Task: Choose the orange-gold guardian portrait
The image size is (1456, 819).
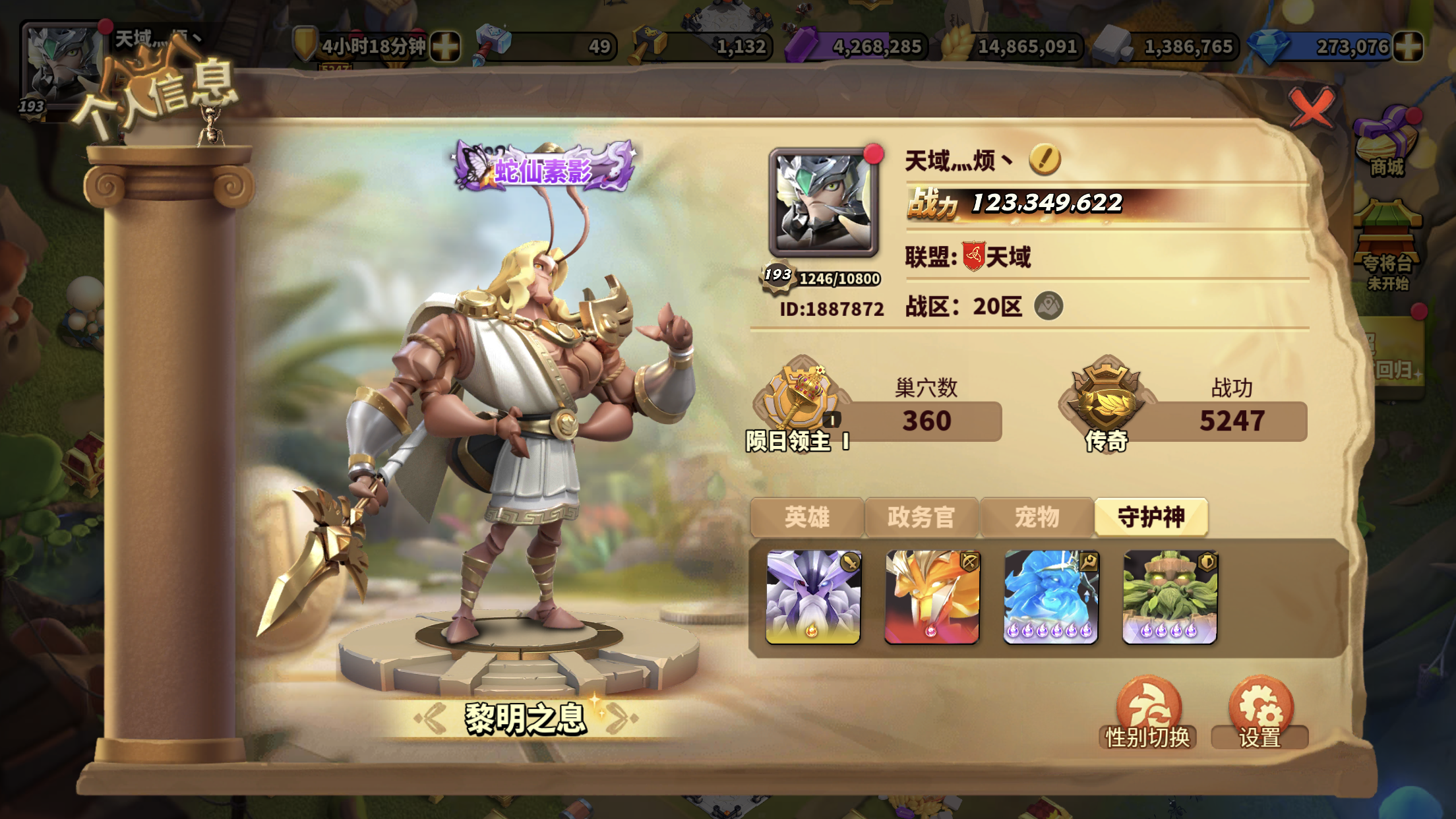Action: point(932,597)
